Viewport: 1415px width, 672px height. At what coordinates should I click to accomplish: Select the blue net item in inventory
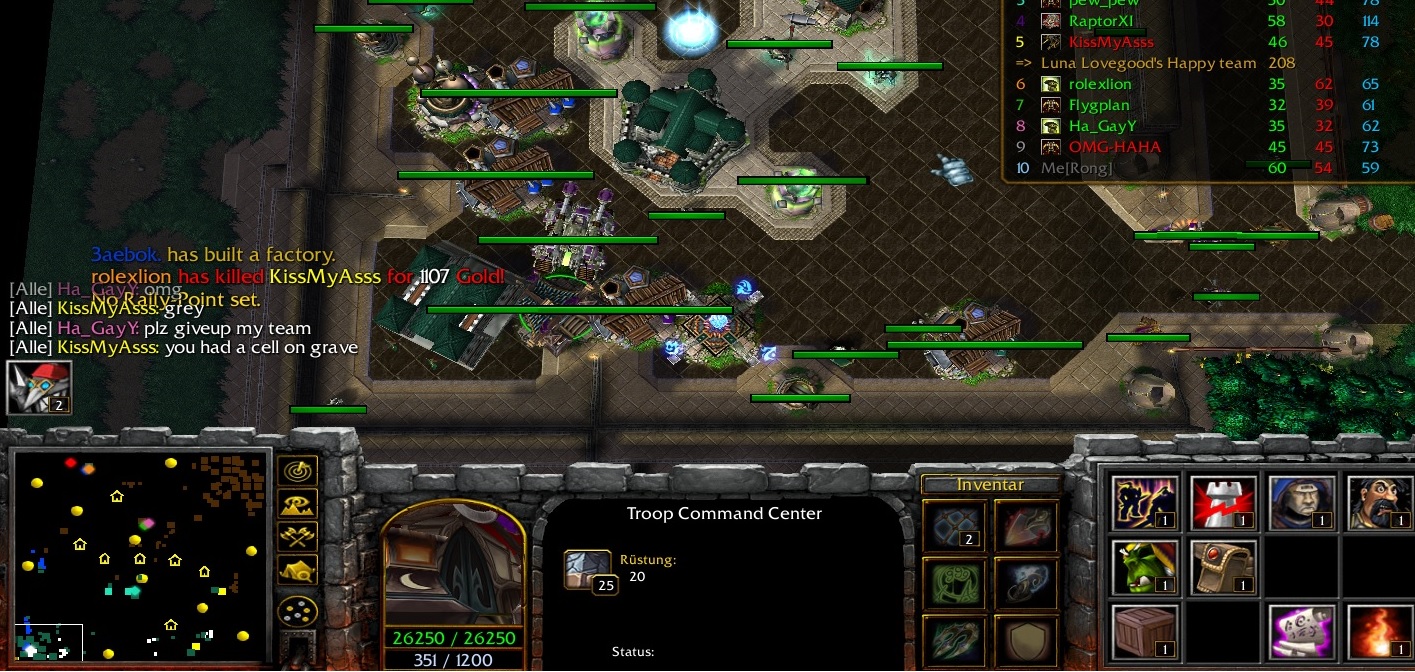point(953,526)
